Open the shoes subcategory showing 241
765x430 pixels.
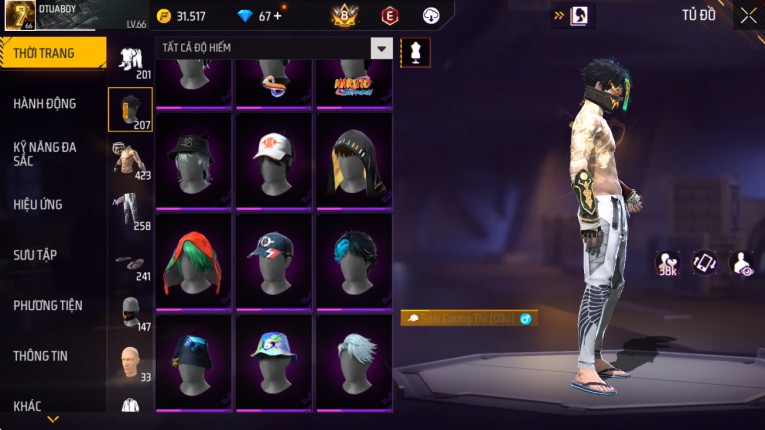tap(130, 262)
